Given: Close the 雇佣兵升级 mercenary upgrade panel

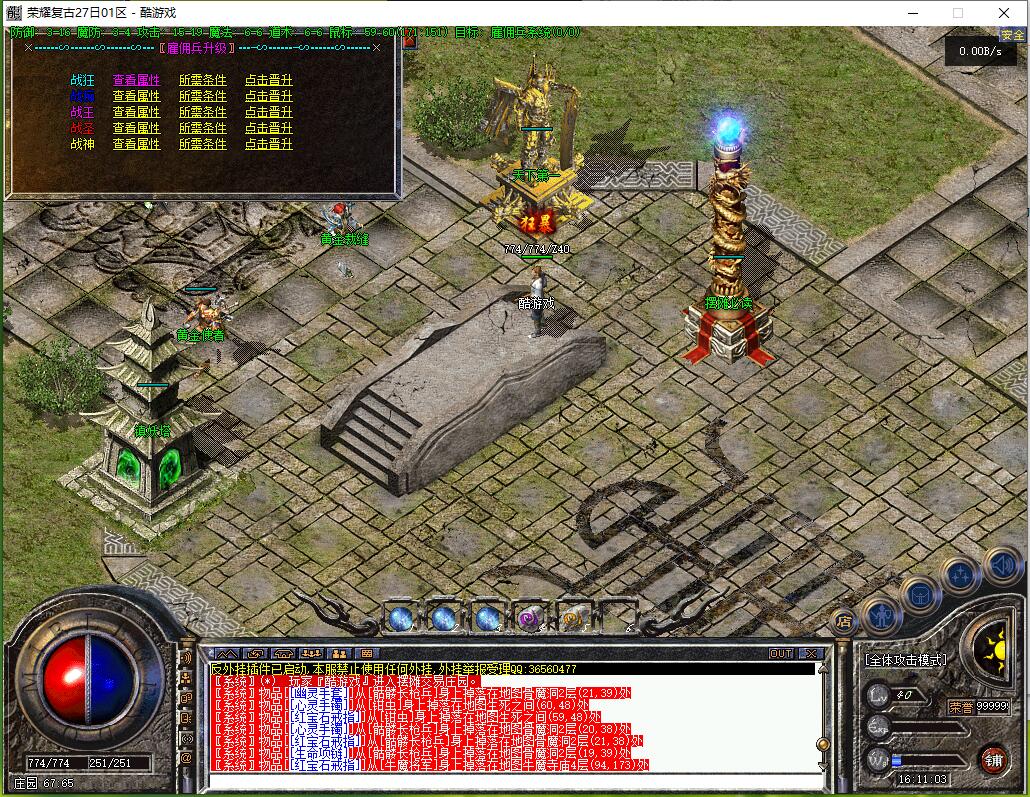Looking at the screenshot, I should [376, 47].
